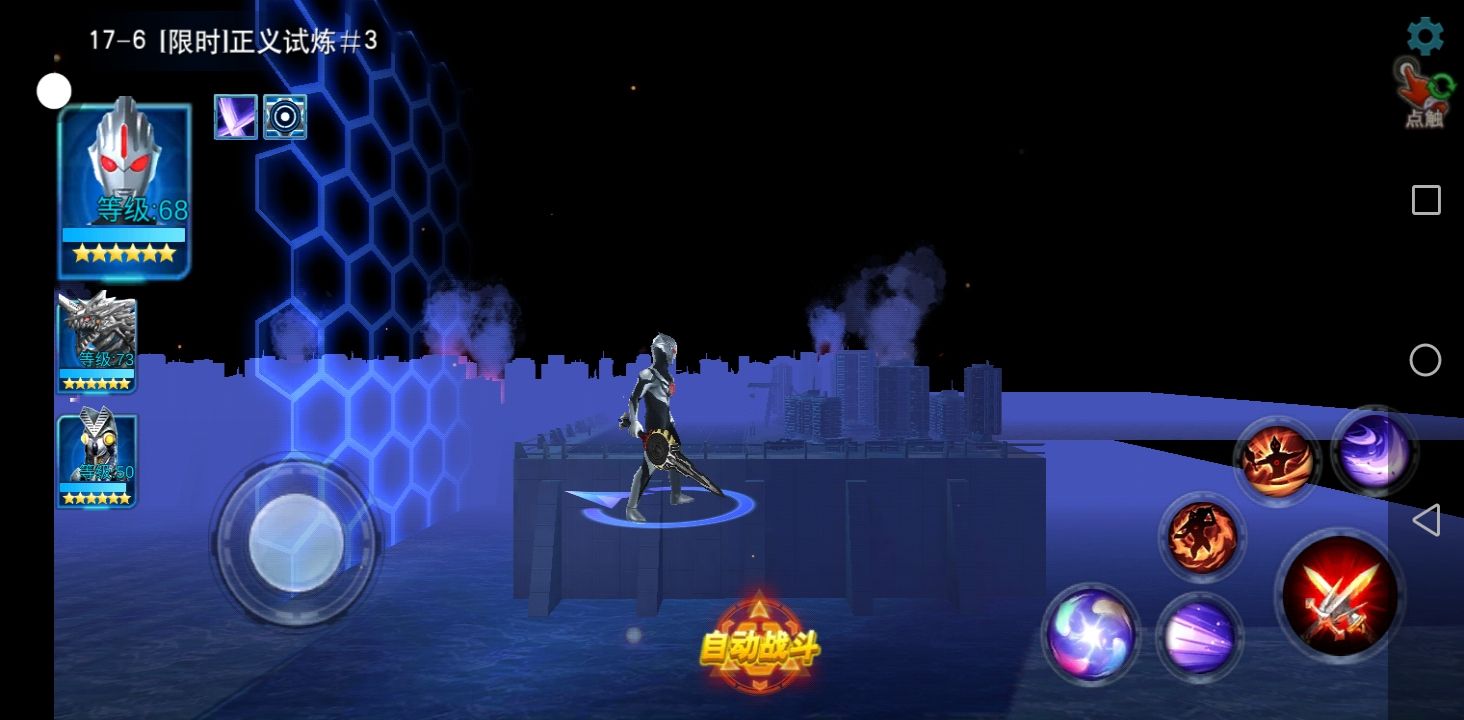Viewport: 1464px width, 720px height.
Task: Inspect the blue target ring buff icon
Action: click(285, 117)
